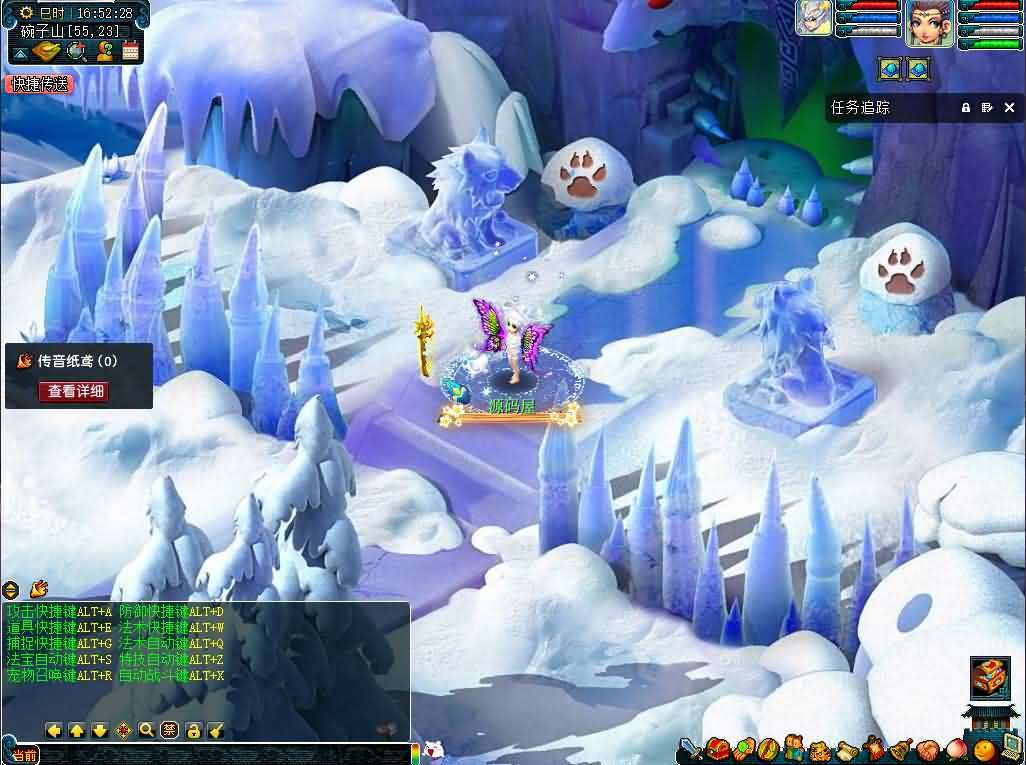
Task: Select the white-haired character portrait
Action: [814, 18]
